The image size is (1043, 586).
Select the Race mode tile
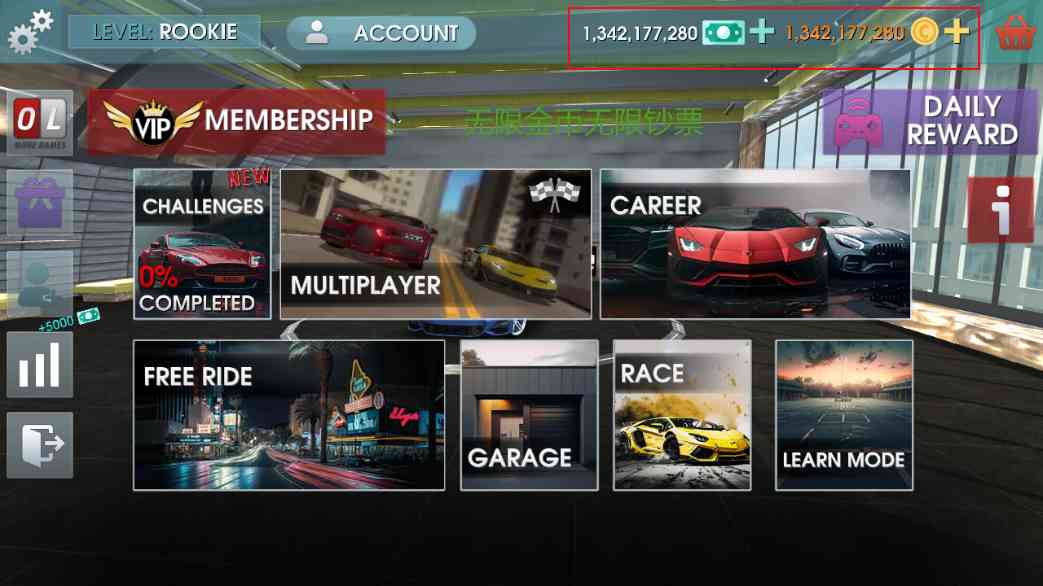681,415
